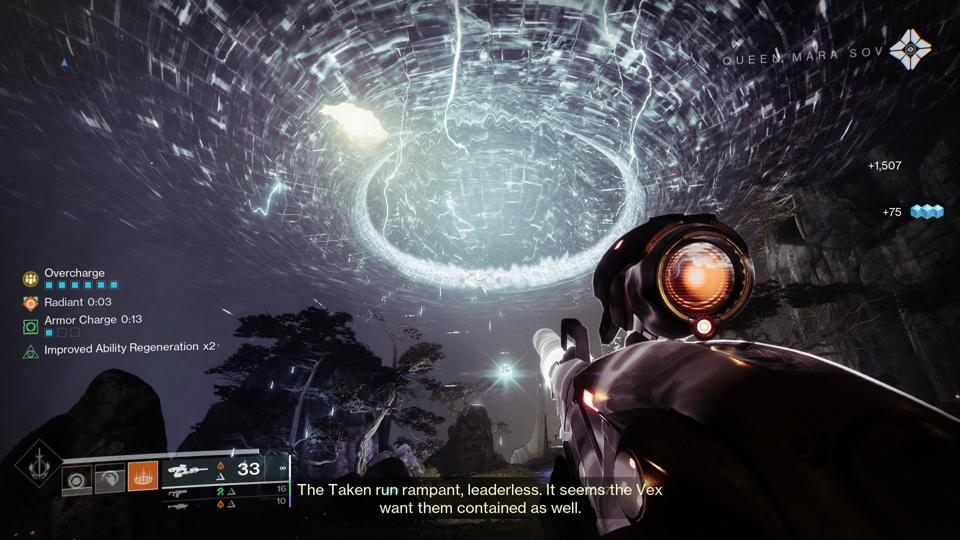Click the blue Glimmer cubes reward icon
The width and height of the screenshot is (960, 540).
pos(926,212)
